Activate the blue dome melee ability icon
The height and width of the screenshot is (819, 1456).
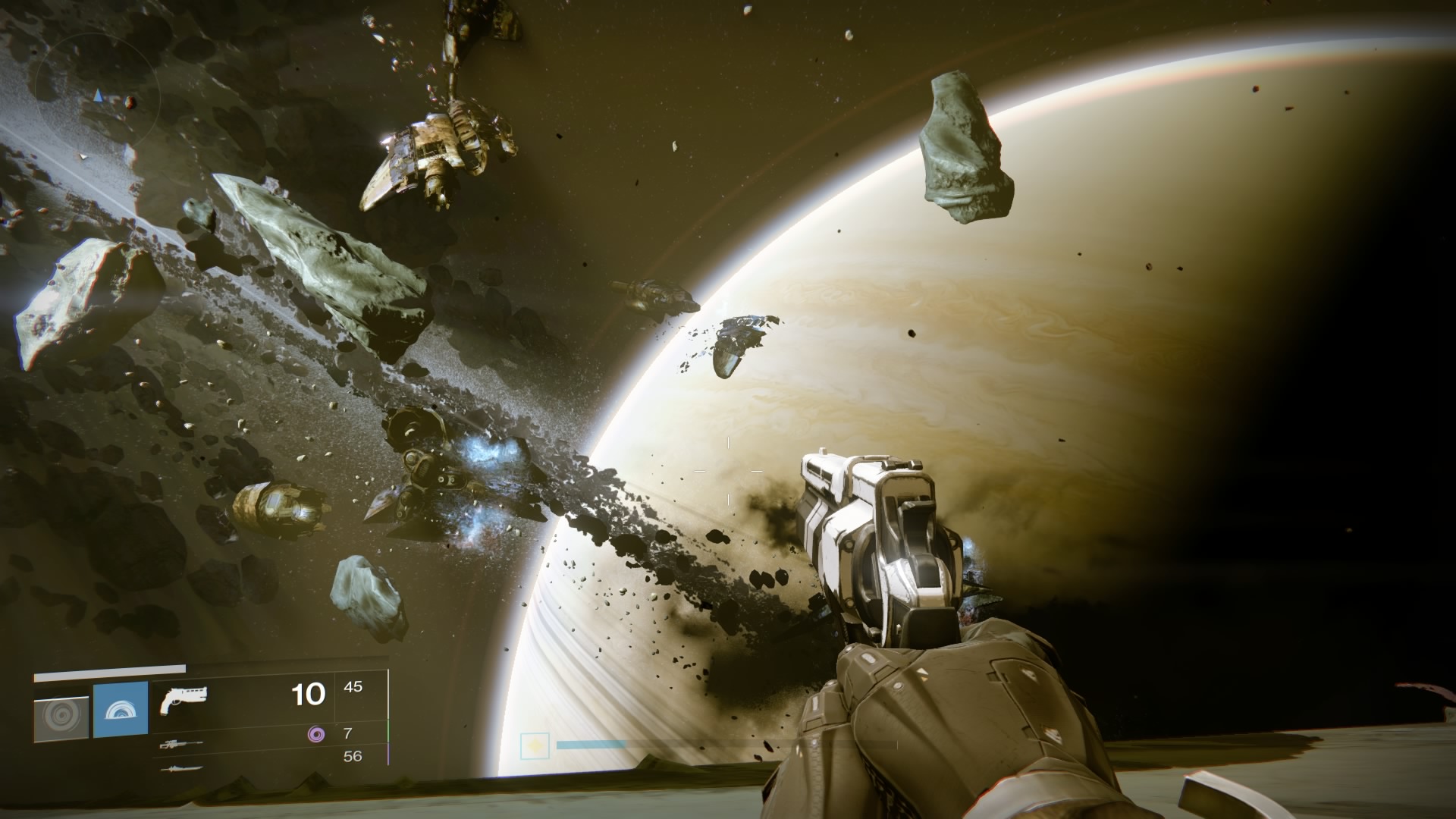(x=121, y=710)
